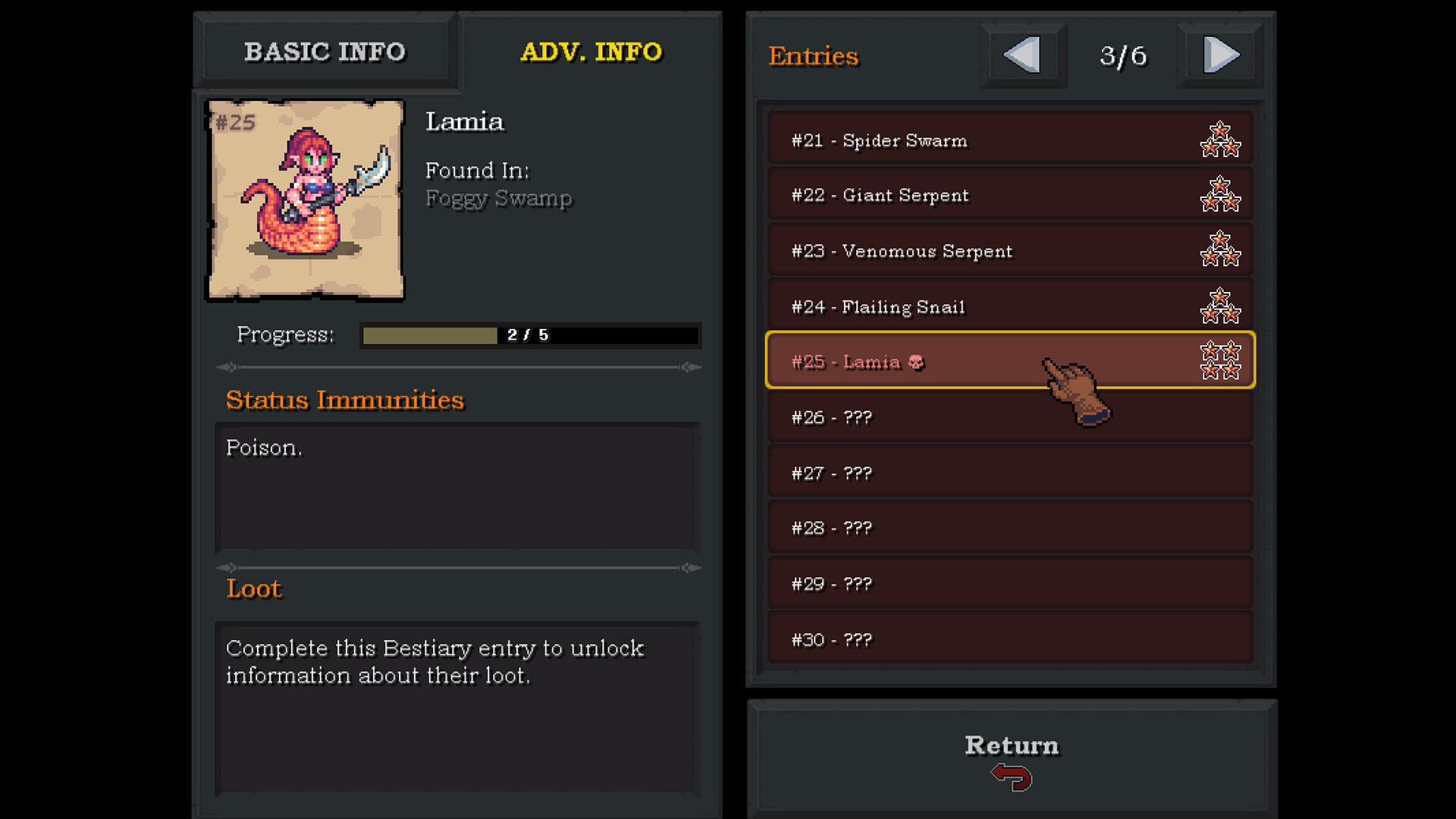Click the star rating icons beside Spider Swarm
The width and height of the screenshot is (1456, 819).
click(1221, 140)
